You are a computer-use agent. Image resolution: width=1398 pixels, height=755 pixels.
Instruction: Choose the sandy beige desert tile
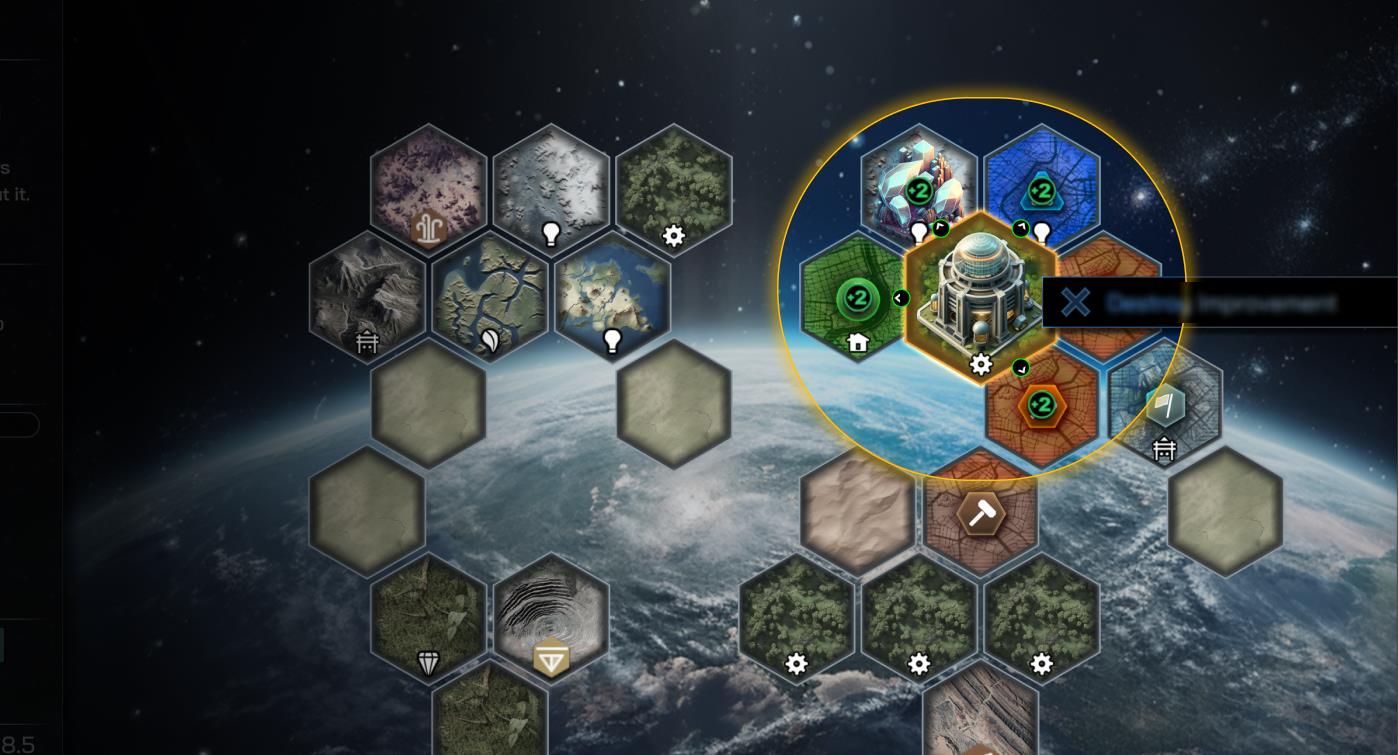857,510
